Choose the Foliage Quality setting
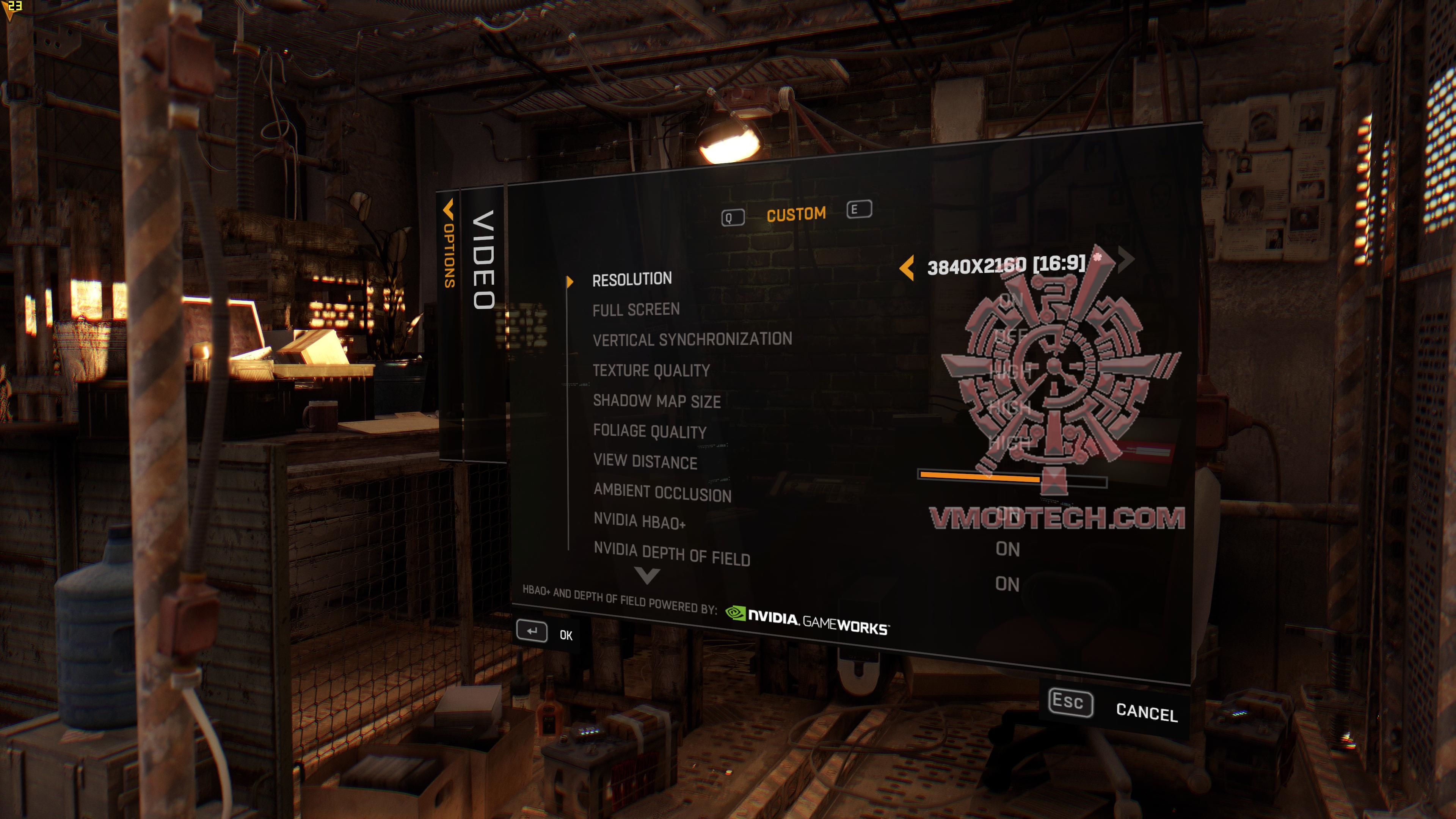This screenshot has height=819, width=1456. click(x=650, y=432)
